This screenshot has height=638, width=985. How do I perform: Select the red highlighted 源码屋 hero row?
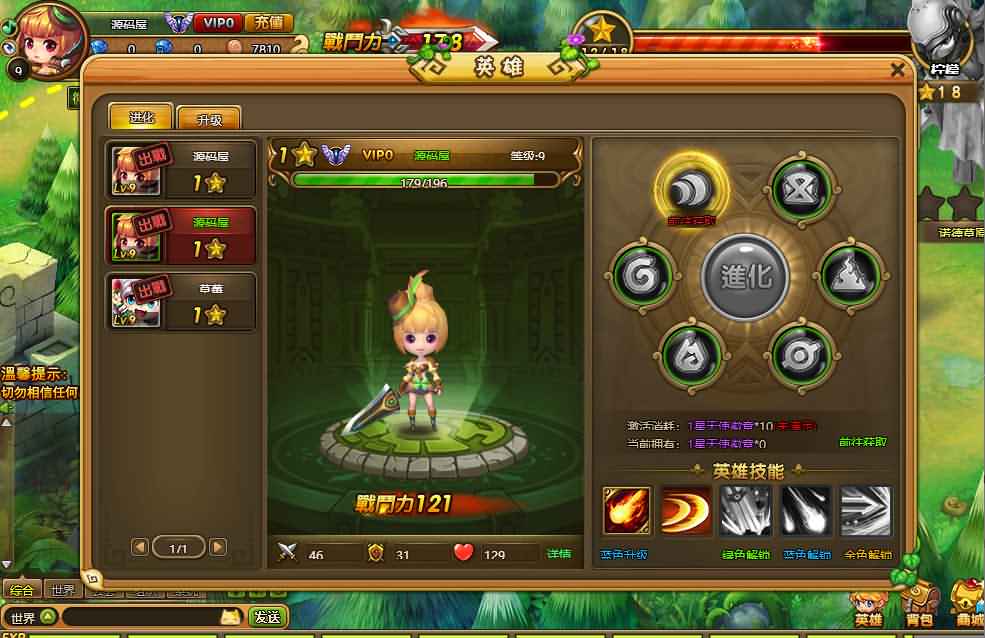pos(181,235)
